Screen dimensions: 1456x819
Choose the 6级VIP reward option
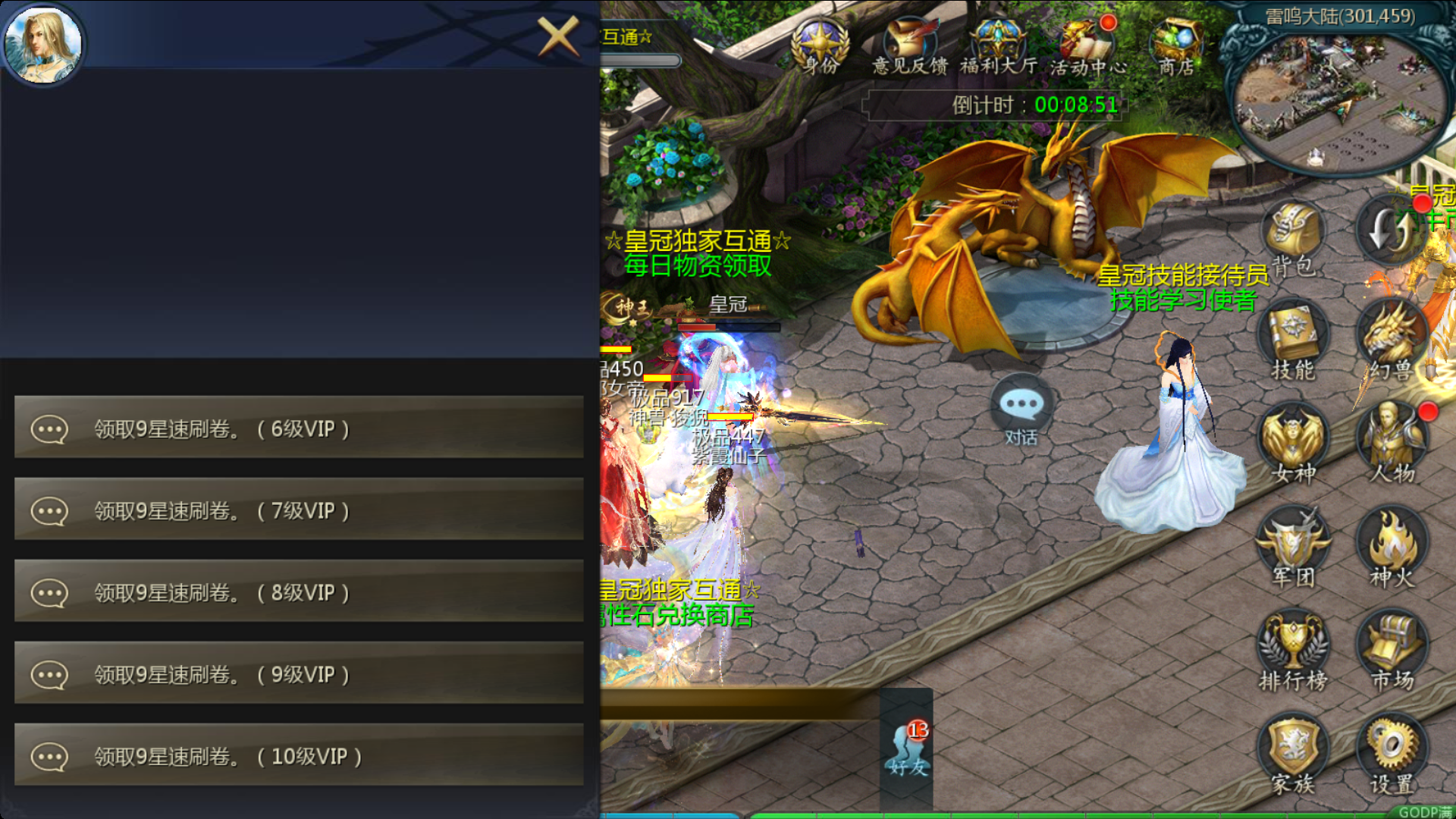(x=299, y=428)
